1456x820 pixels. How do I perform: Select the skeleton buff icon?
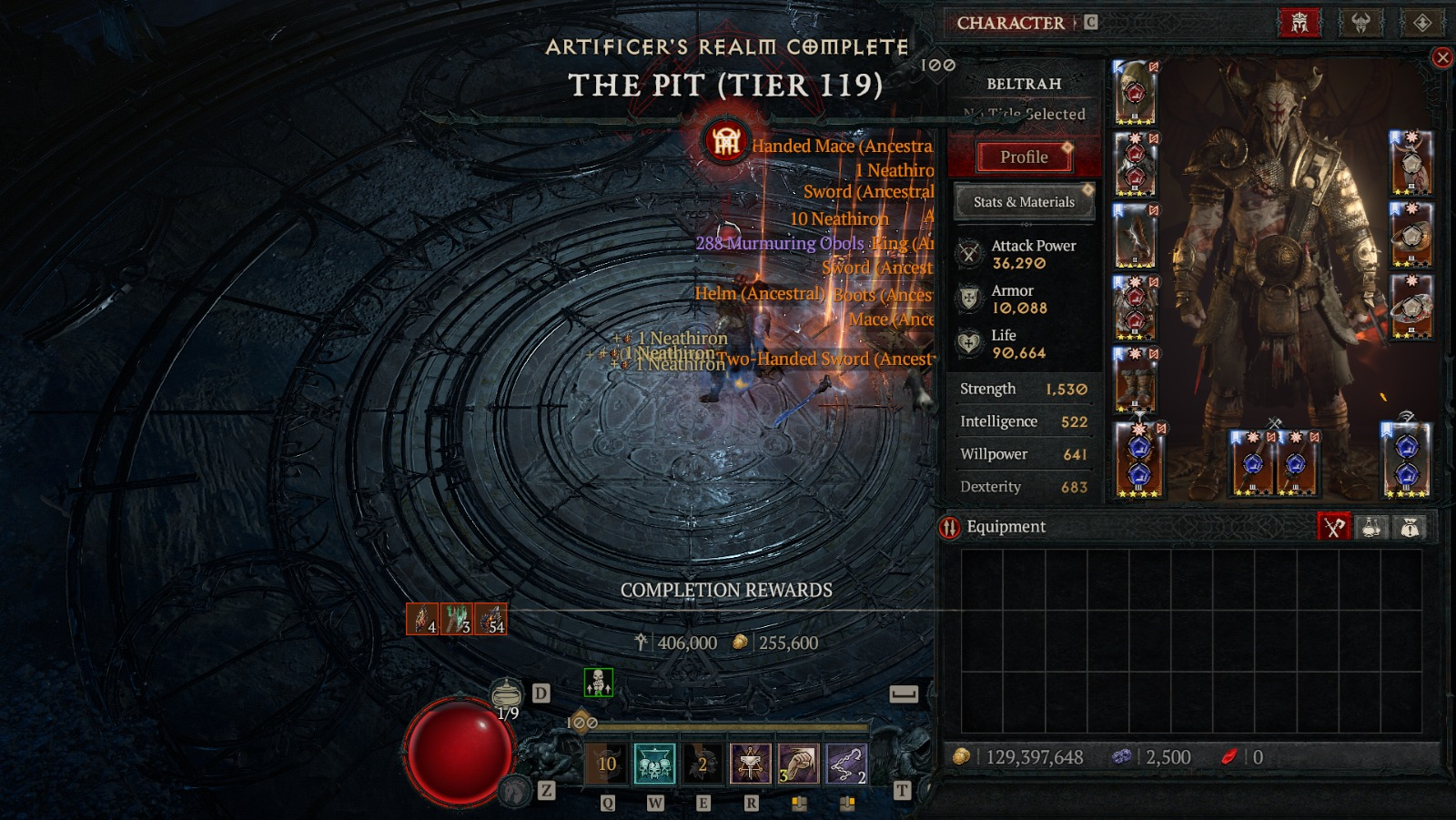(598, 682)
